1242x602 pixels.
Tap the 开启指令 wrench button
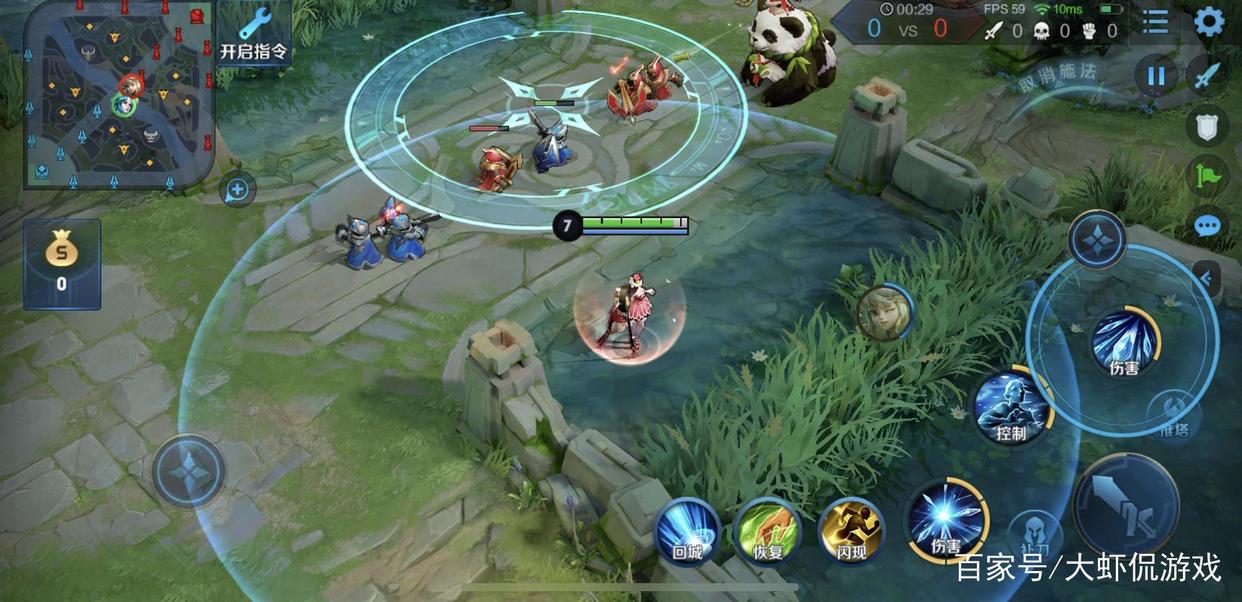pos(254,33)
